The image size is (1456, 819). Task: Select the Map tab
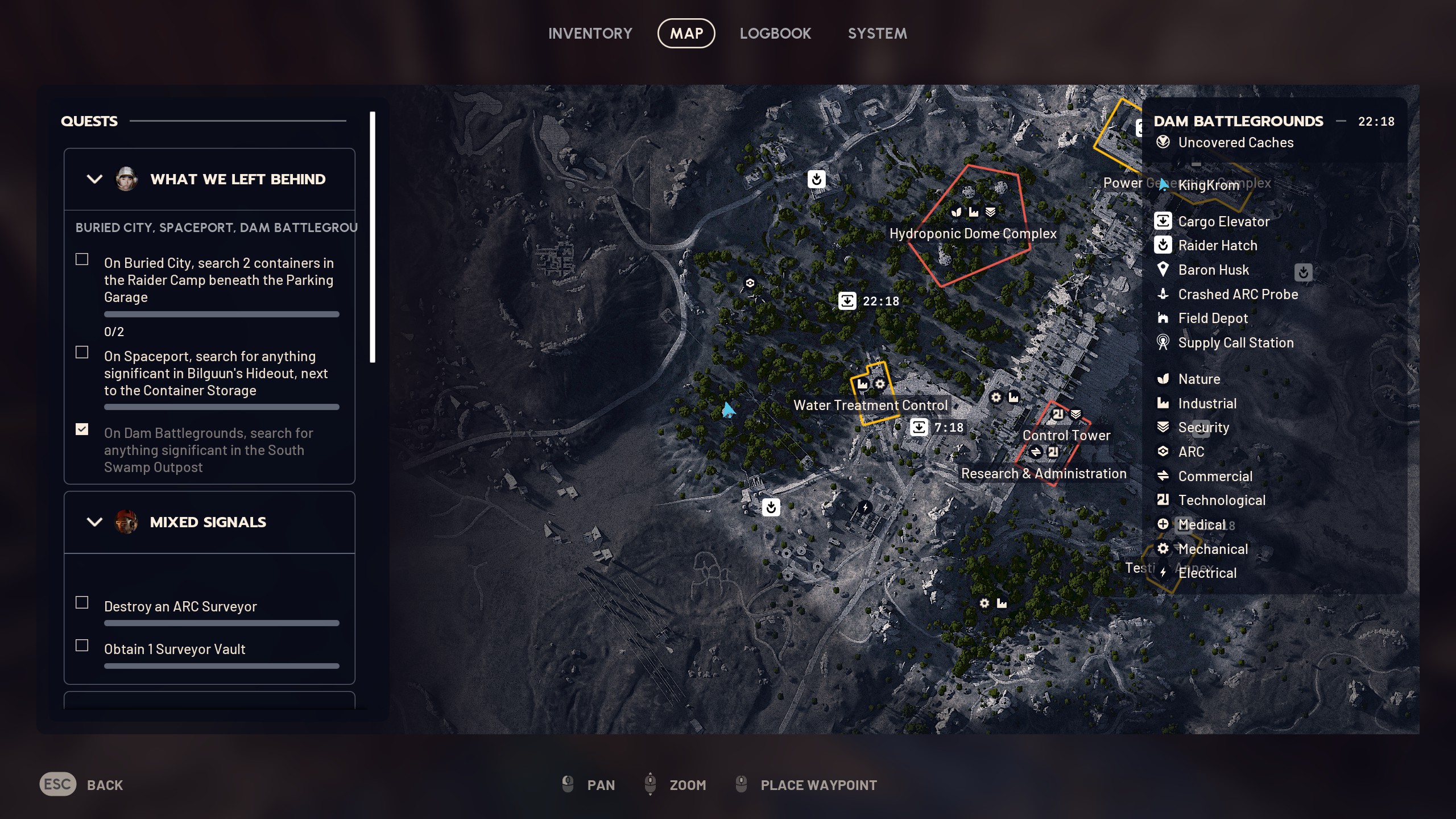point(686,34)
